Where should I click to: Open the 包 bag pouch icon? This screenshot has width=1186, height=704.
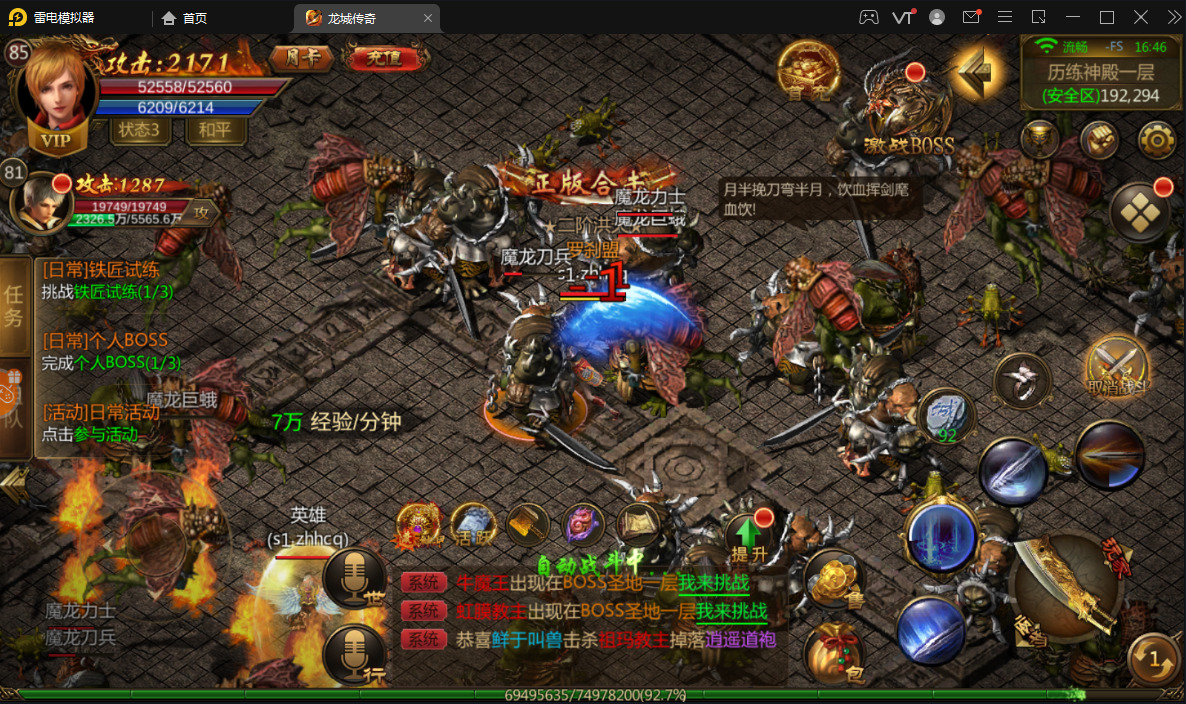[x=835, y=653]
